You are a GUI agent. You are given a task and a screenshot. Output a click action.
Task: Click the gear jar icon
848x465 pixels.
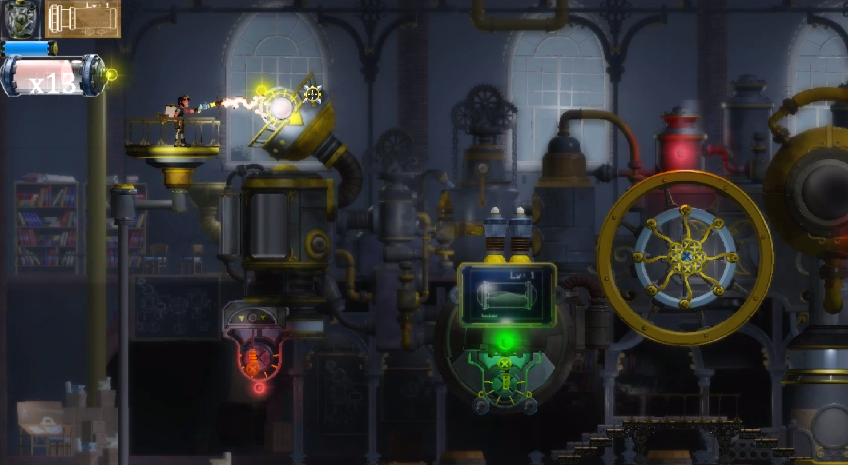(x=20, y=18)
